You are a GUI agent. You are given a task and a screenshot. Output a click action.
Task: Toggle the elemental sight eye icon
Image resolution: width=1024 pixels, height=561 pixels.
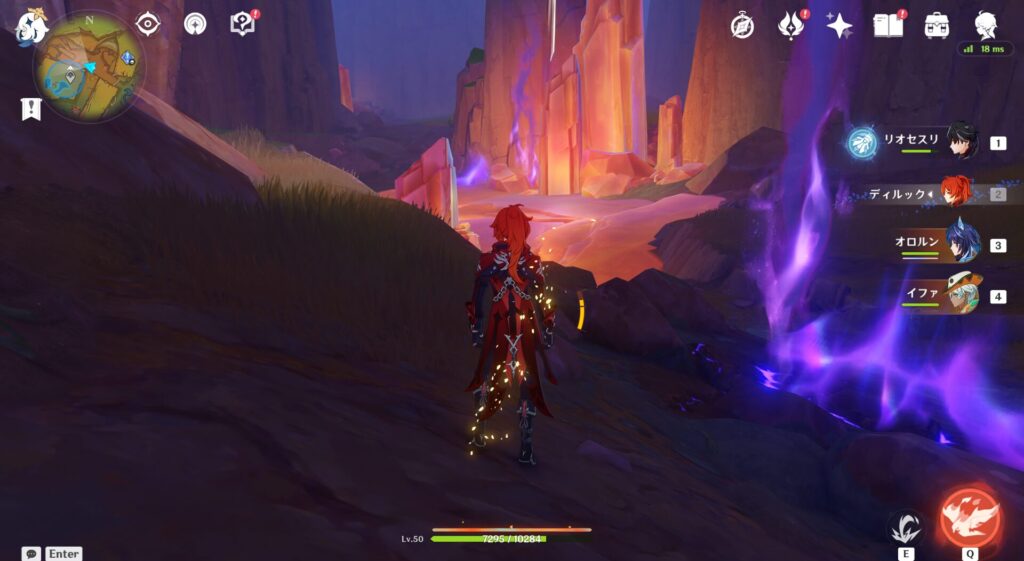point(148,23)
